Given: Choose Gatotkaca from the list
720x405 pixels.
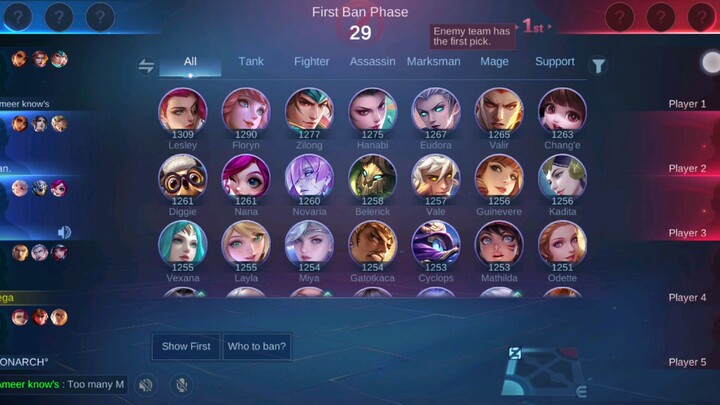Looking at the screenshot, I should pos(372,243).
